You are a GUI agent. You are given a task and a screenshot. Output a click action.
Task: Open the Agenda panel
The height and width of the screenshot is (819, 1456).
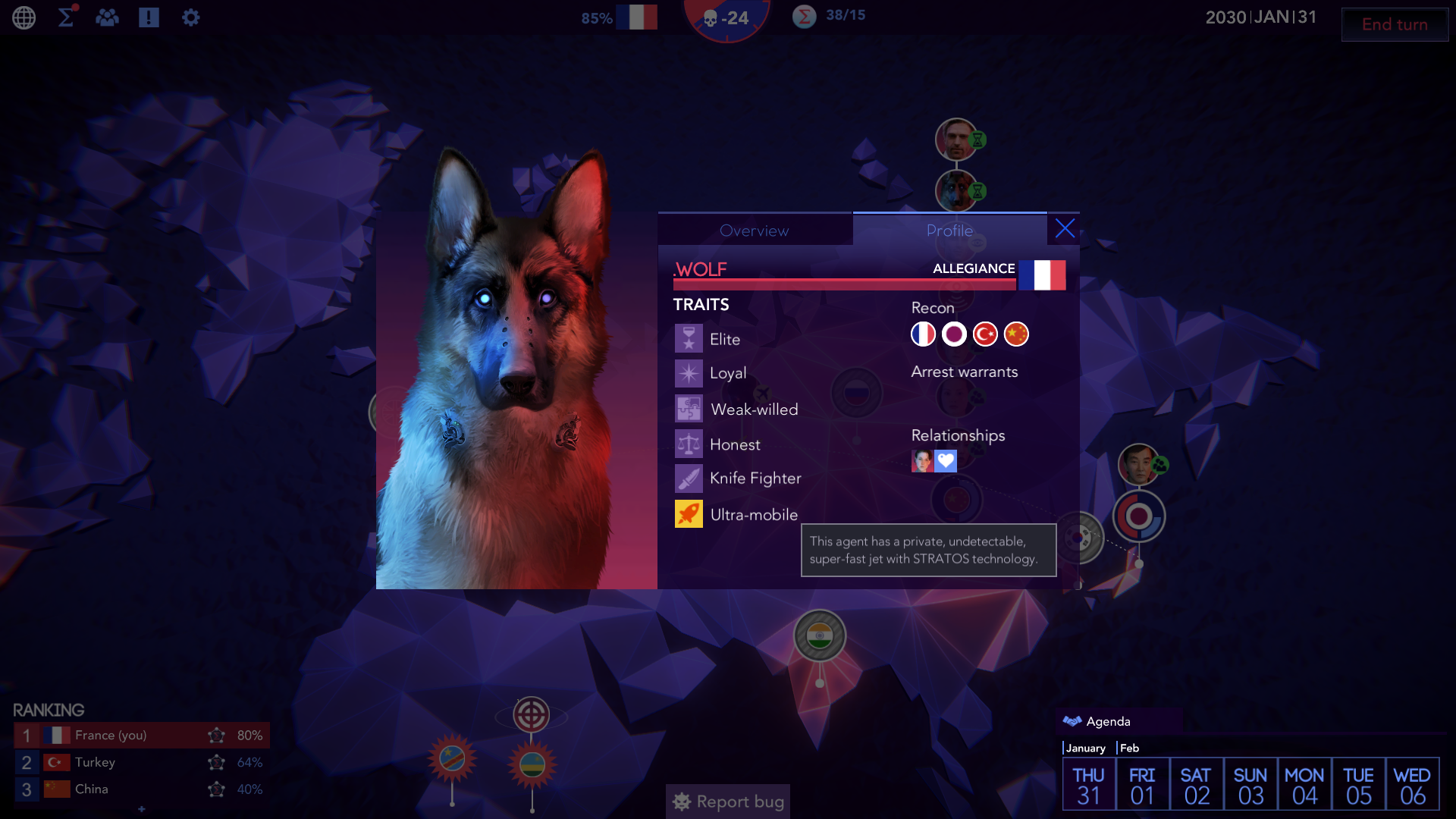(1107, 721)
